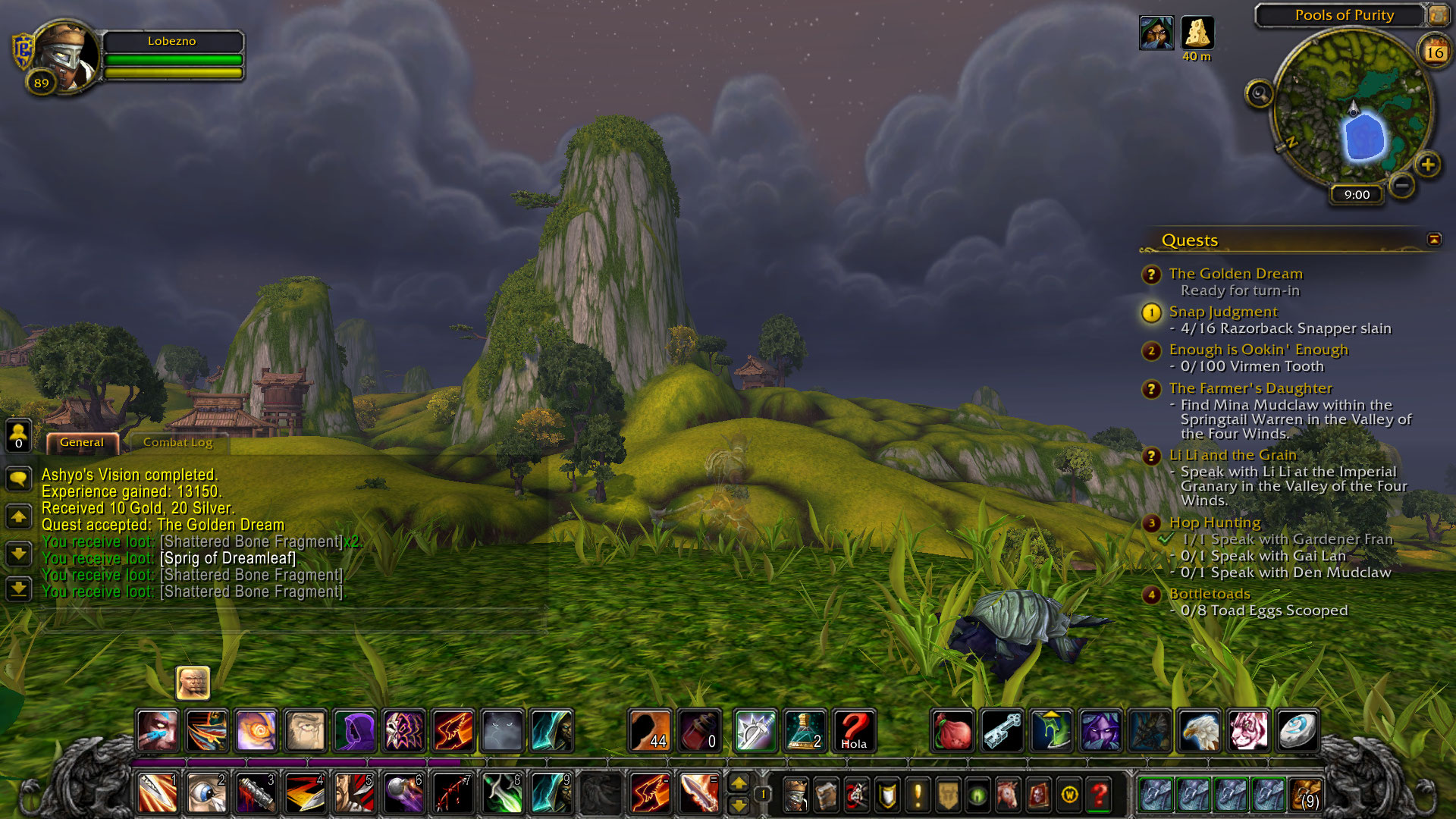Use the Hola question mark macro

(x=854, y=731)
